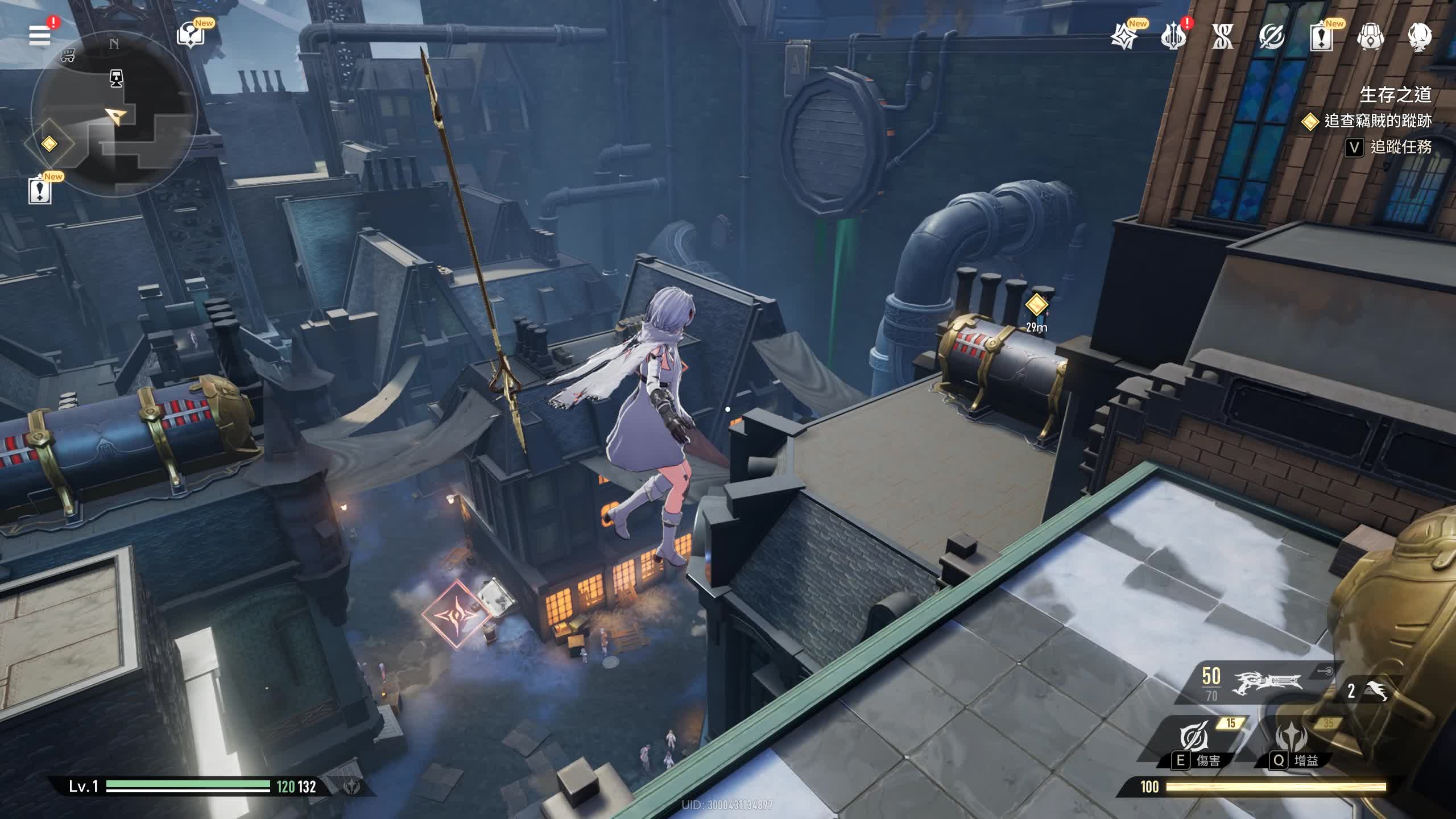Open the question-mark guide book icon

point(191,35)
